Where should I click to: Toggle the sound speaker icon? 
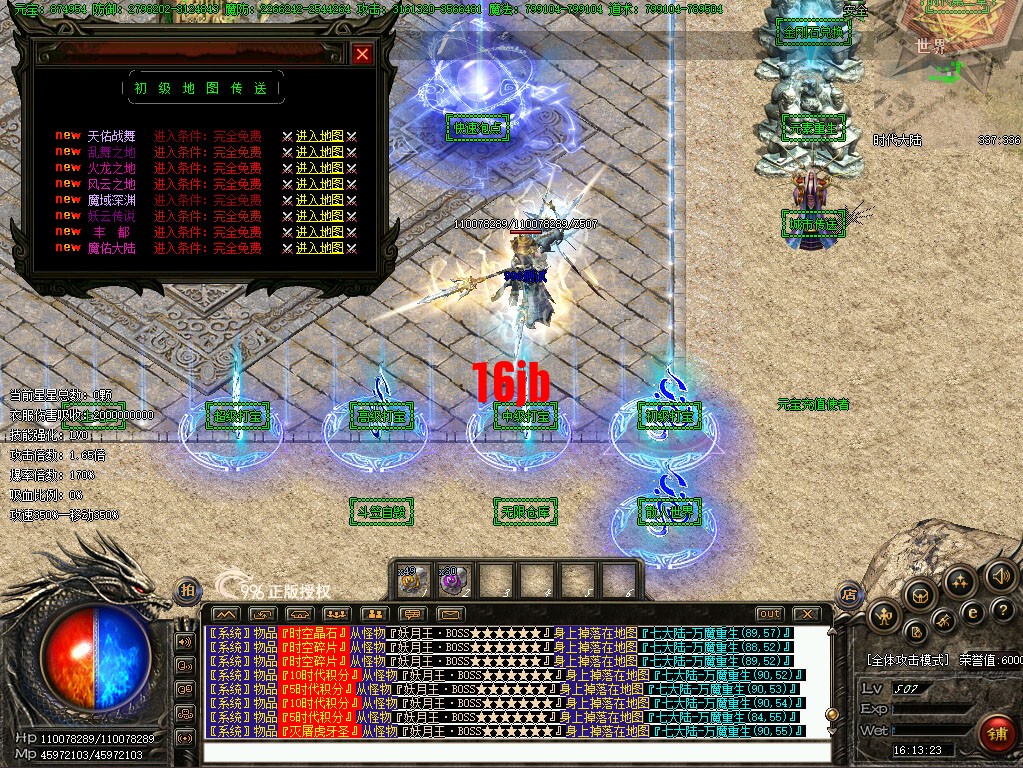[x=999, y=575]
